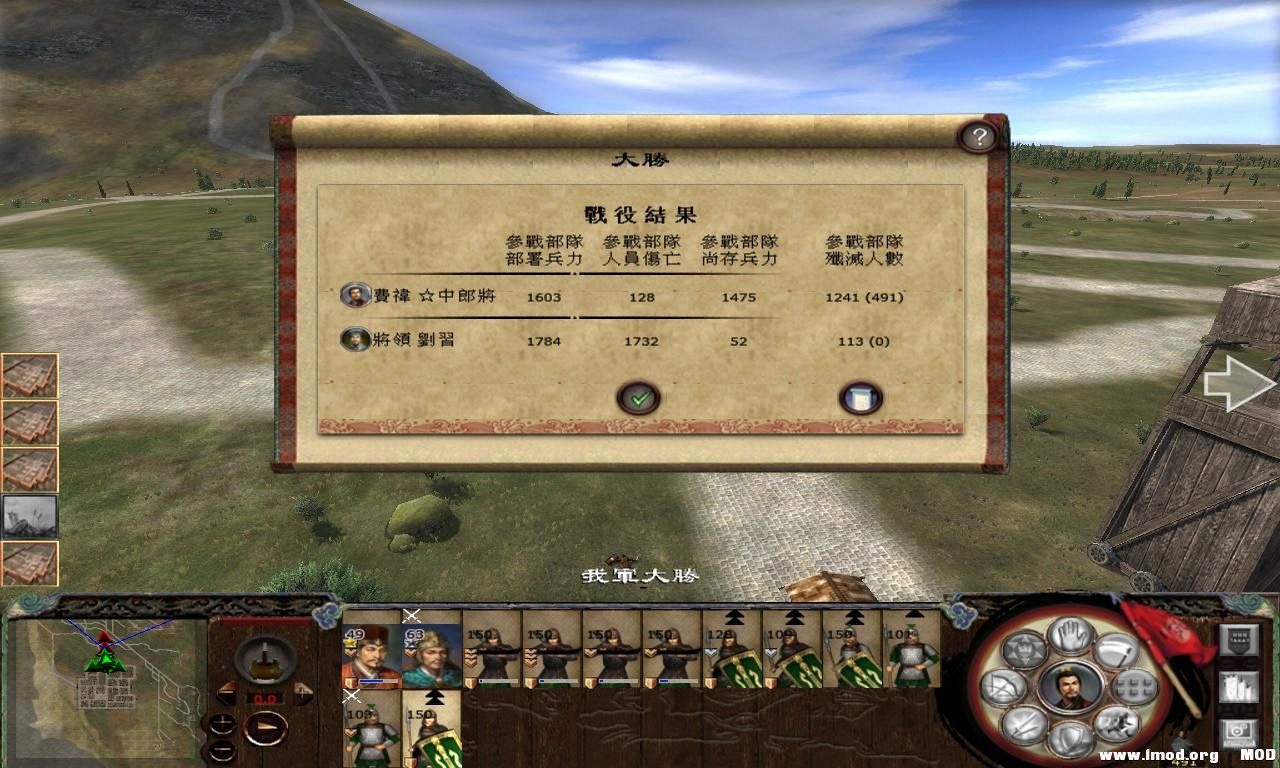Select the halt order hand icon

[1068, 636]
